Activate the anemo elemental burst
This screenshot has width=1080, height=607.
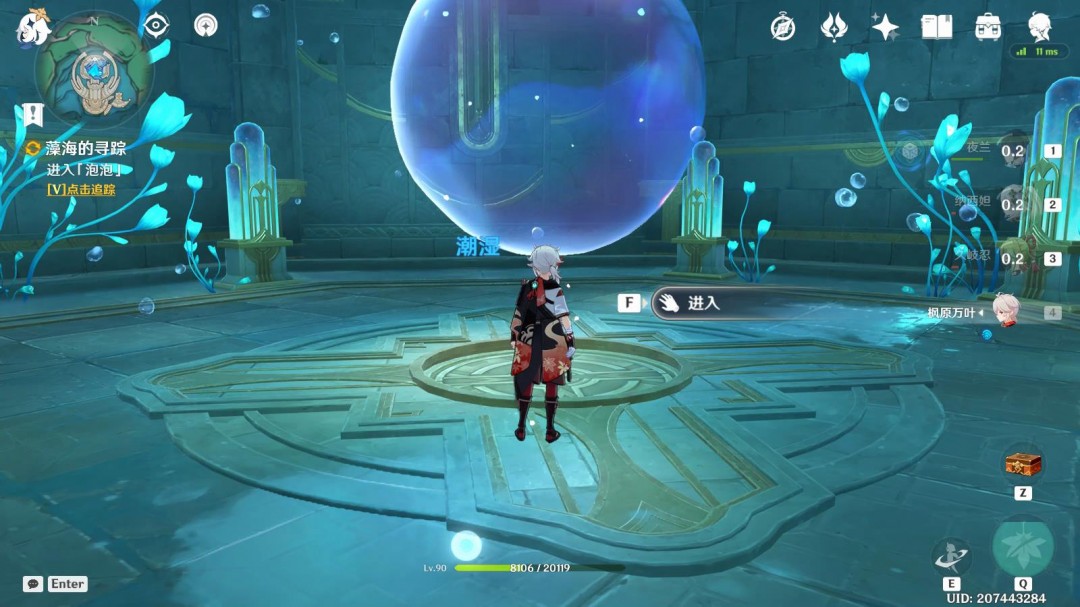[x=1022, y=548]
